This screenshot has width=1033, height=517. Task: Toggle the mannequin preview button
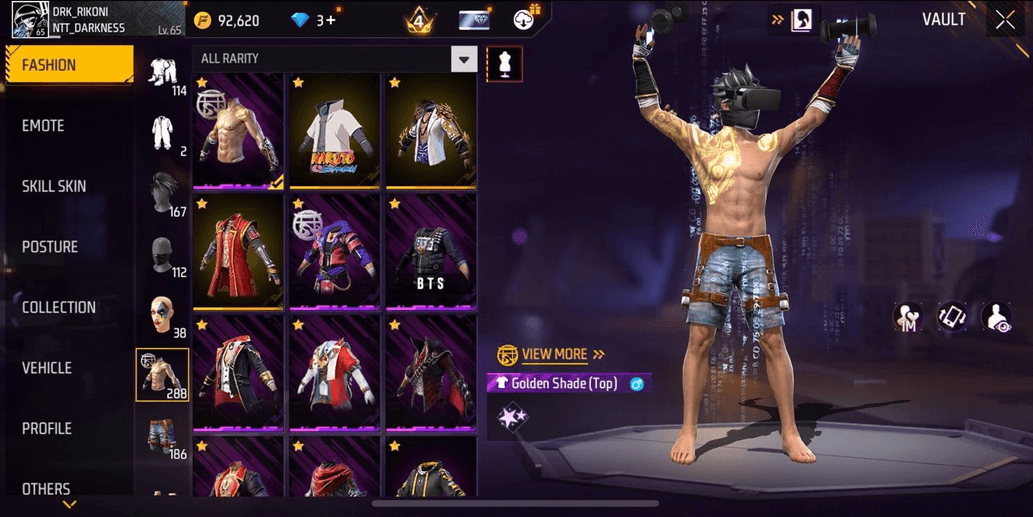pos(502,64)
